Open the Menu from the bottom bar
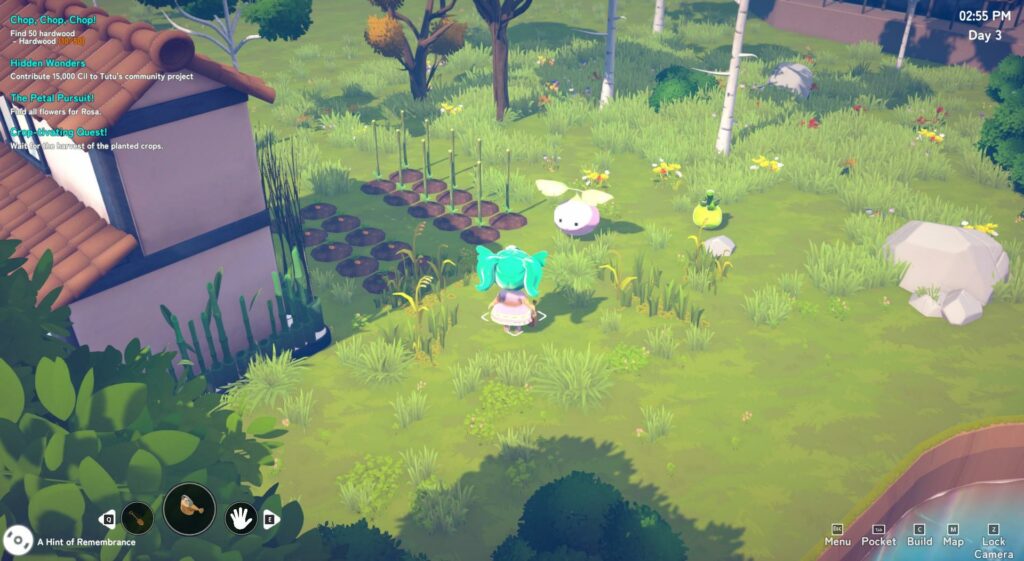Viewport: 1024px width, 561px height. click(x=838, y=536)
